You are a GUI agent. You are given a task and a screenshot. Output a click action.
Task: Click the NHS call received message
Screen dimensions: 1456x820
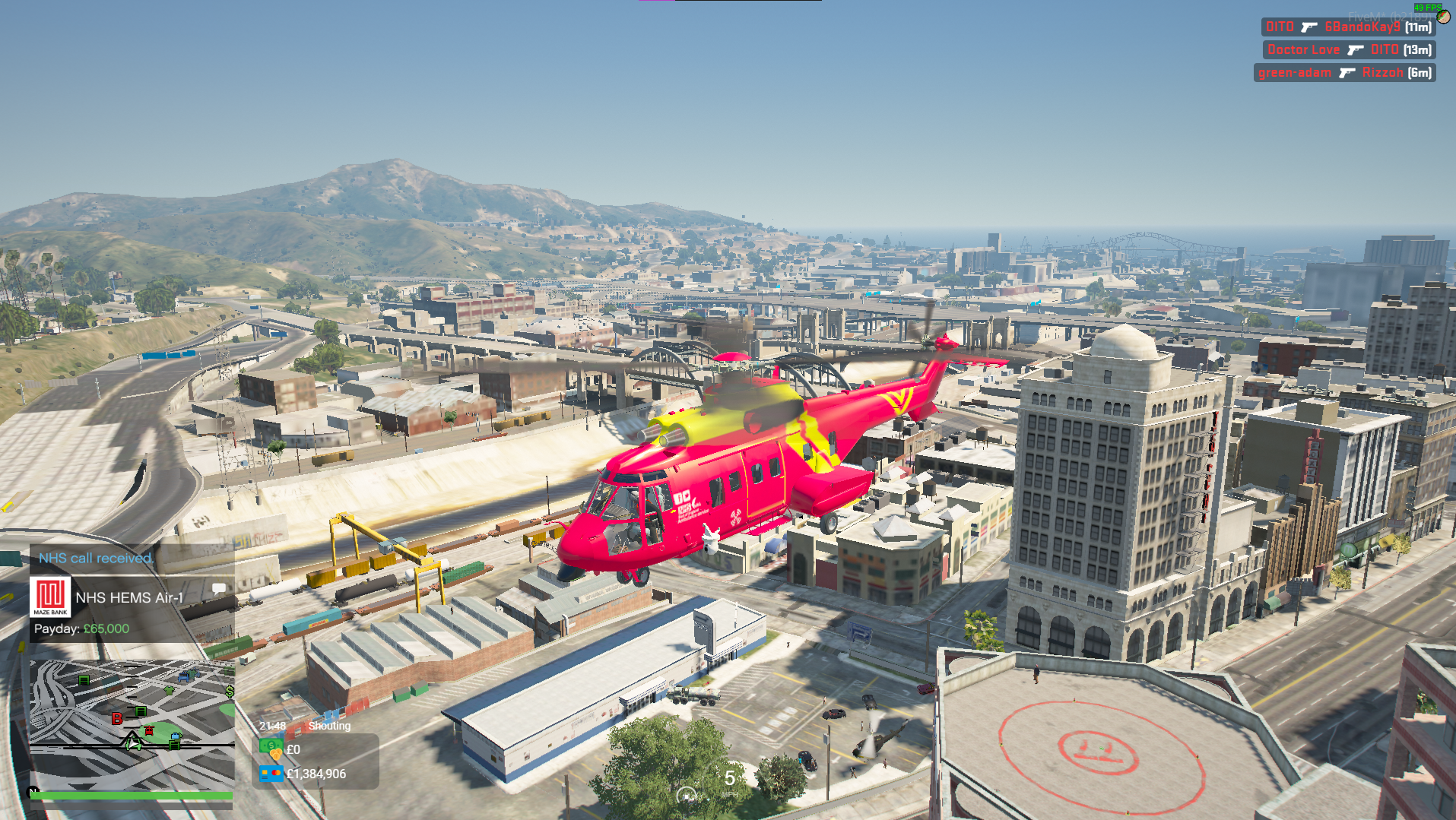click(x=96, y=557)
